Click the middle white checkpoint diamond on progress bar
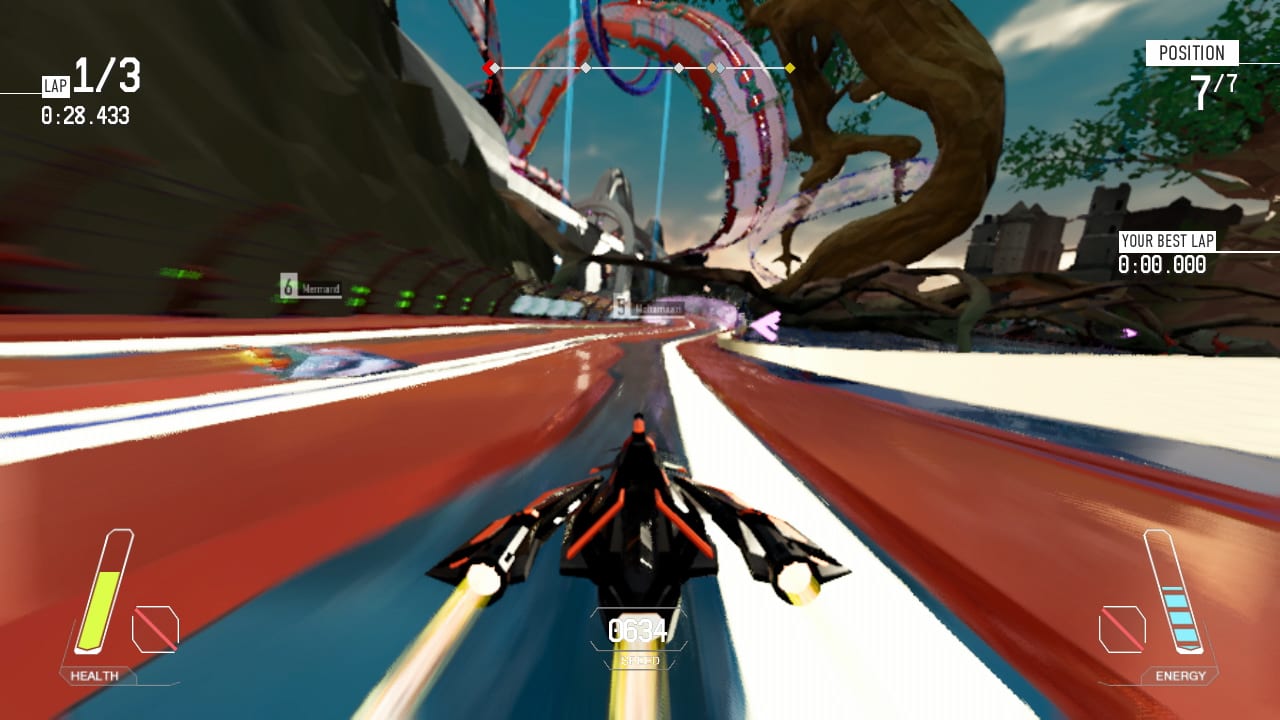1280x720 pixels. [x=584, y=67]
